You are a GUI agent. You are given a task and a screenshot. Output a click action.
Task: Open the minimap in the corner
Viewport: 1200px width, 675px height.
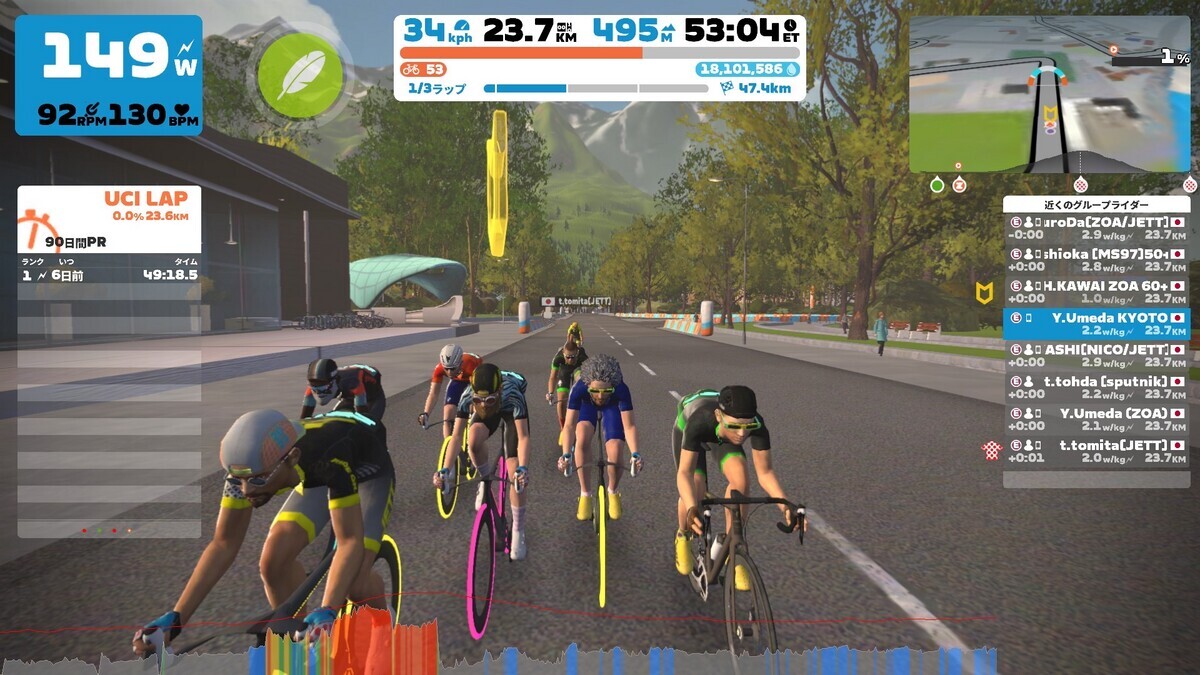pos(1049,94)
